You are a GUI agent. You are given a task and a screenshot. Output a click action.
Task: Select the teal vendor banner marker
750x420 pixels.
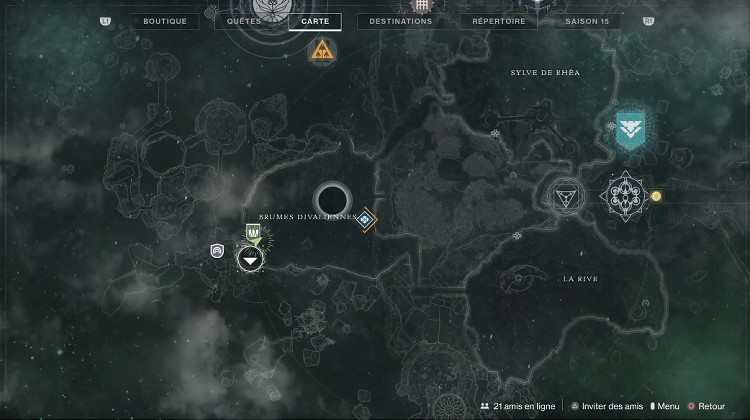pyautogui.click(x=630, y=128)
